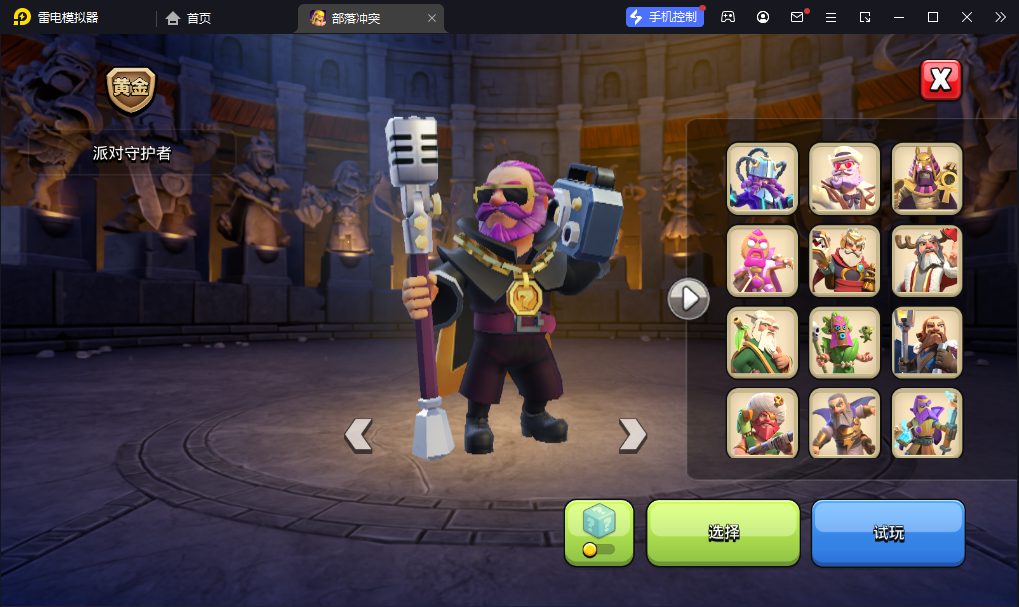
Task: Try out the skin with the blue 试玩 button
Action: (888, 533)
